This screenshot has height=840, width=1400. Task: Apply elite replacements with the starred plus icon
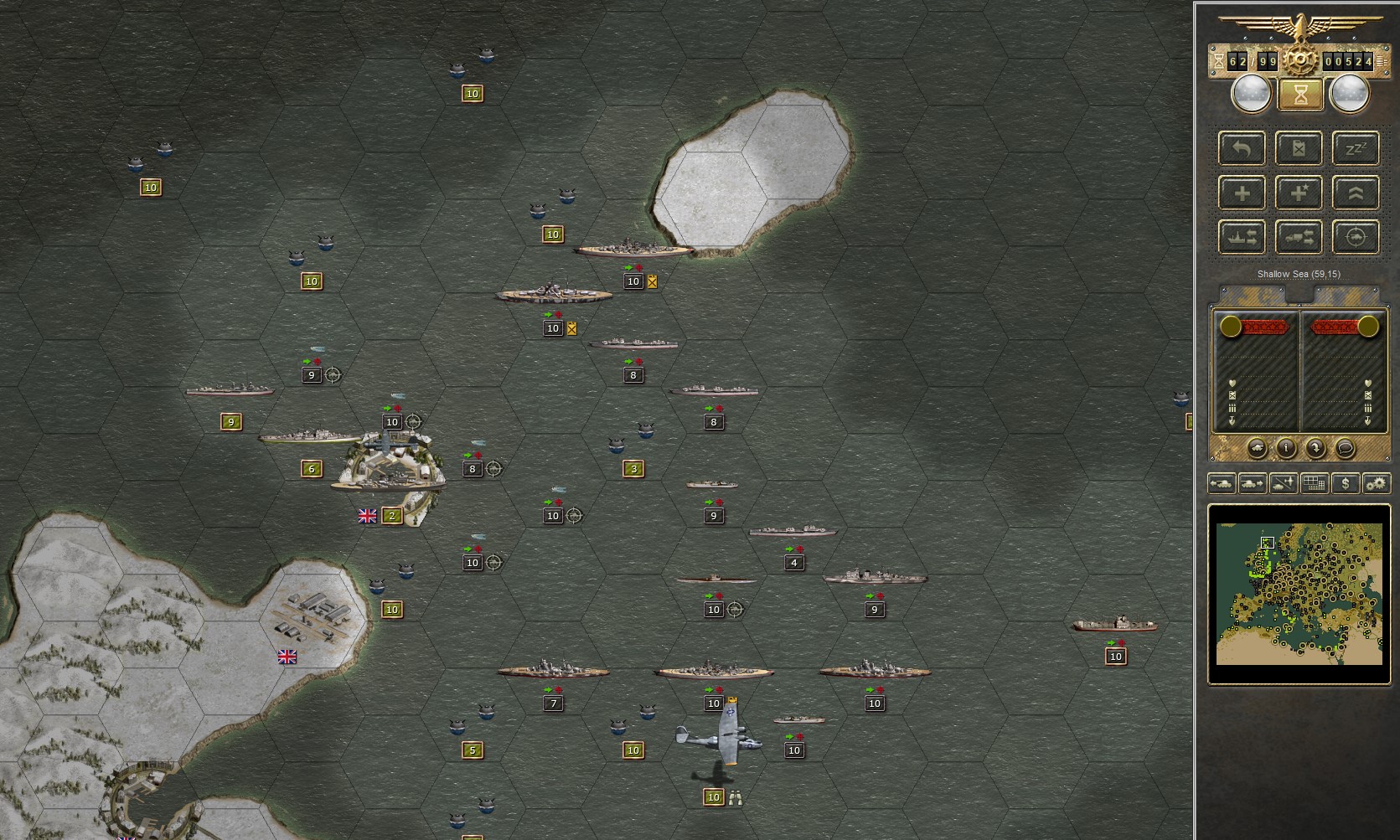click(x=1298, y=192)
